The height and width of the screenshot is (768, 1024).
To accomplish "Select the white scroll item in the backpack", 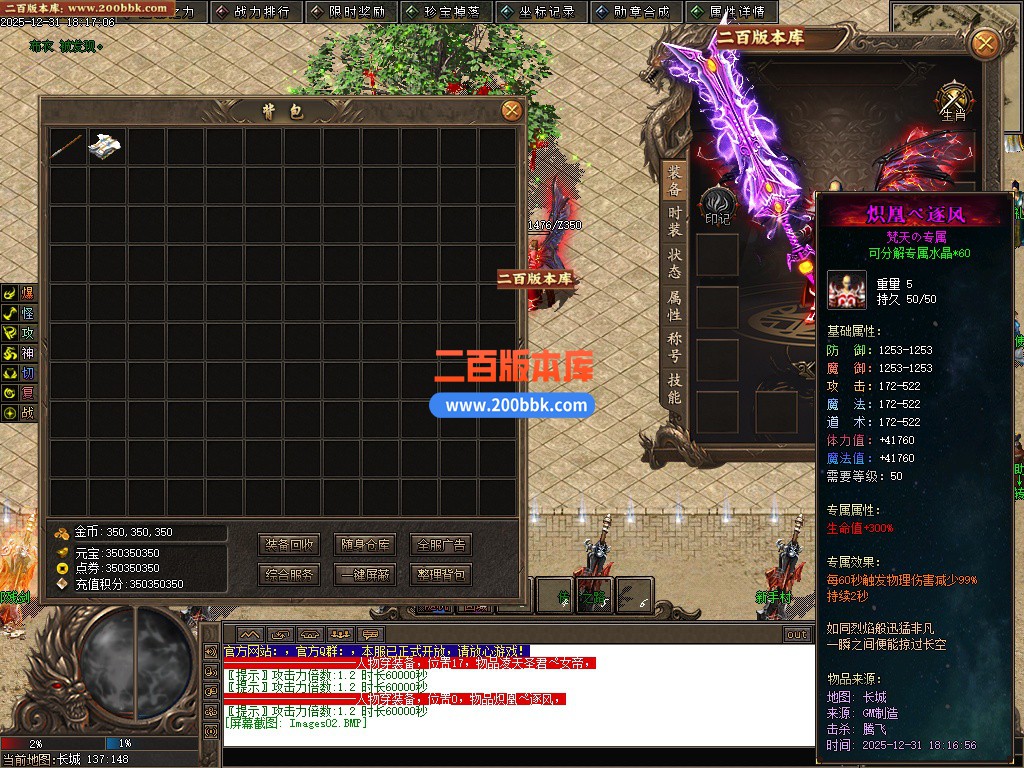I will point(106,146).
